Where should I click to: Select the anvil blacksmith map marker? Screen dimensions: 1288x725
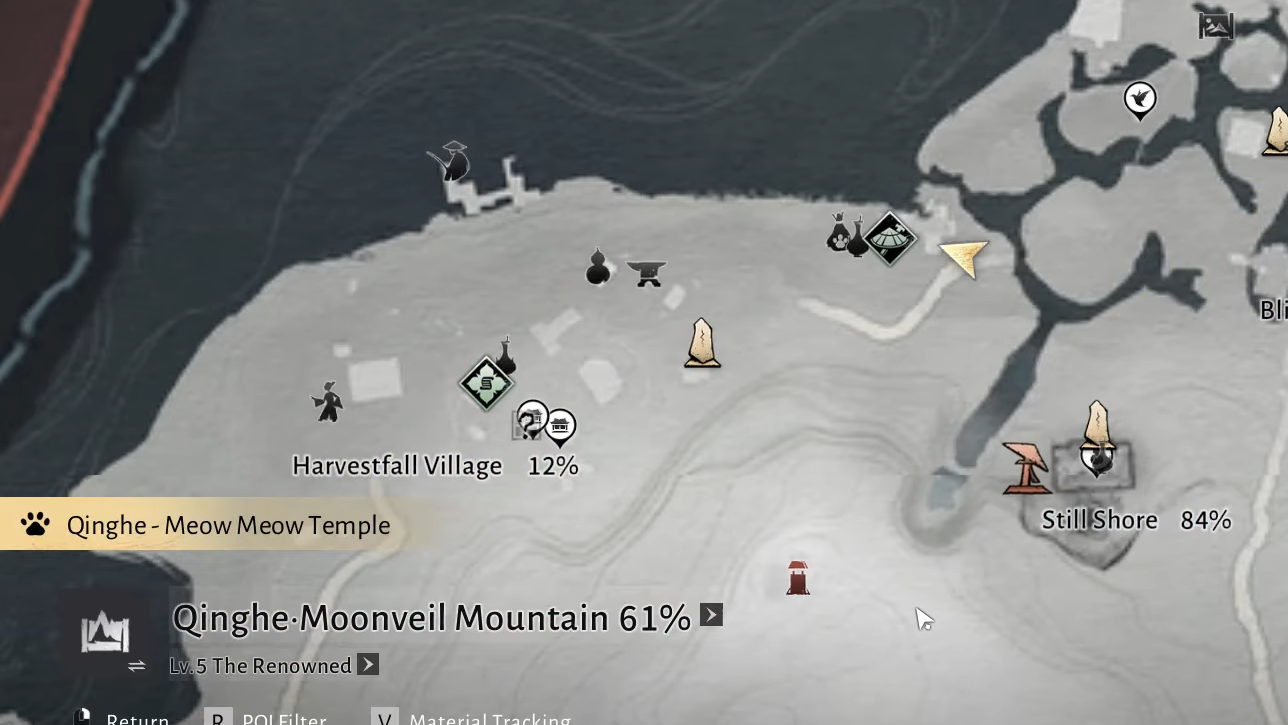coord(647,272)
